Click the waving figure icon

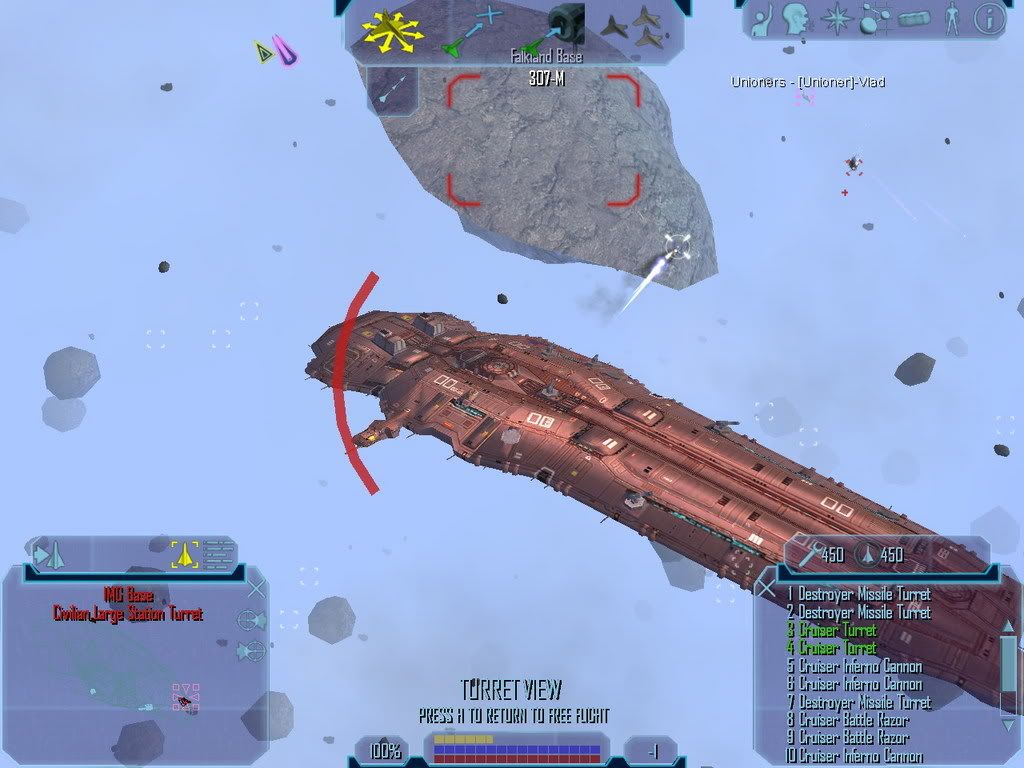click(762, 19)
